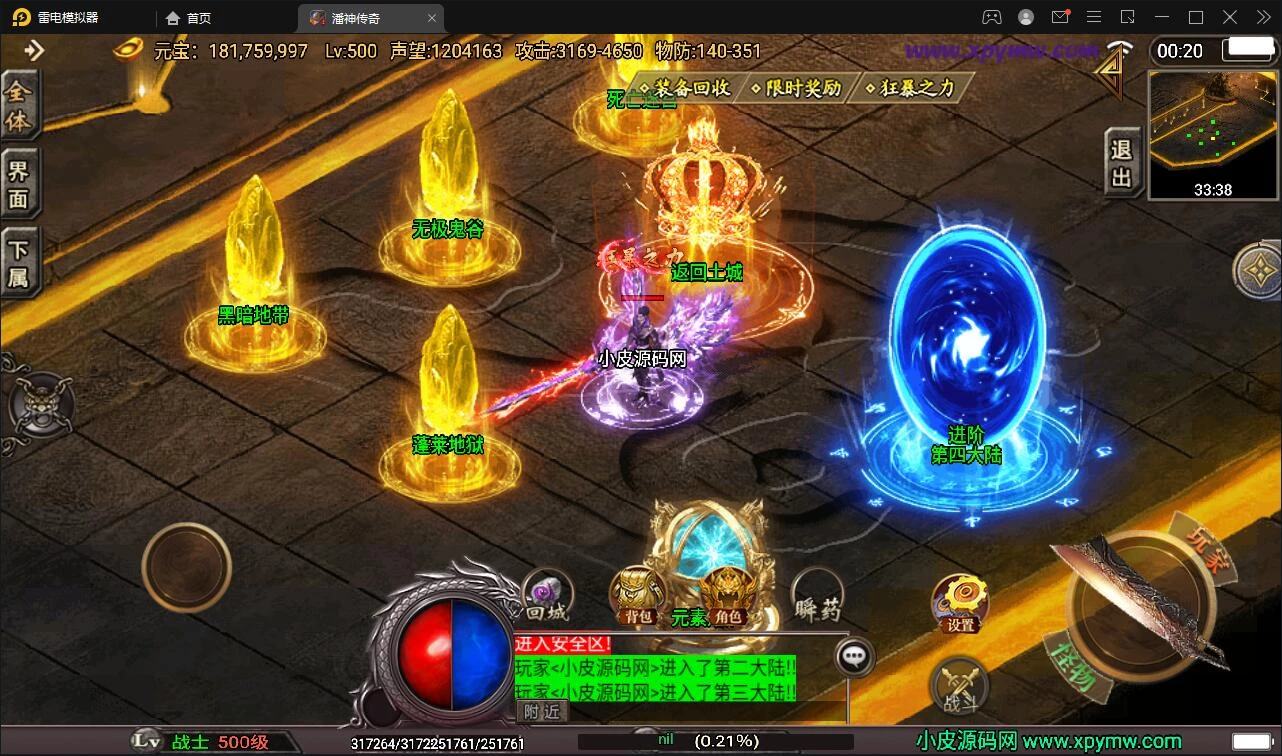Activate the 狂暴之力 berserk power button
This screenshot has width=1282, height=756.
913,88
